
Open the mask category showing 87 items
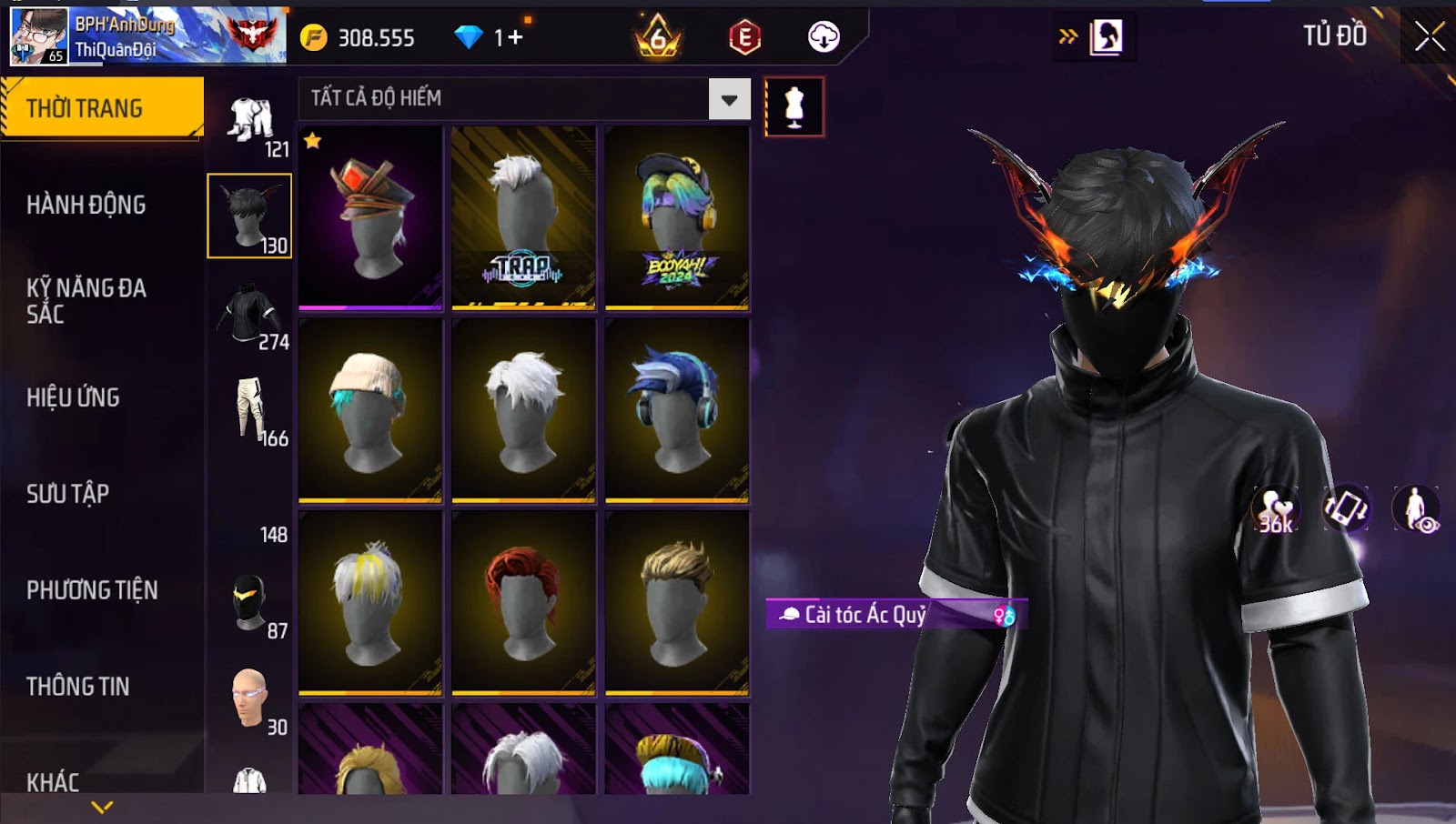pyautogui.click(x=250, y=604)
